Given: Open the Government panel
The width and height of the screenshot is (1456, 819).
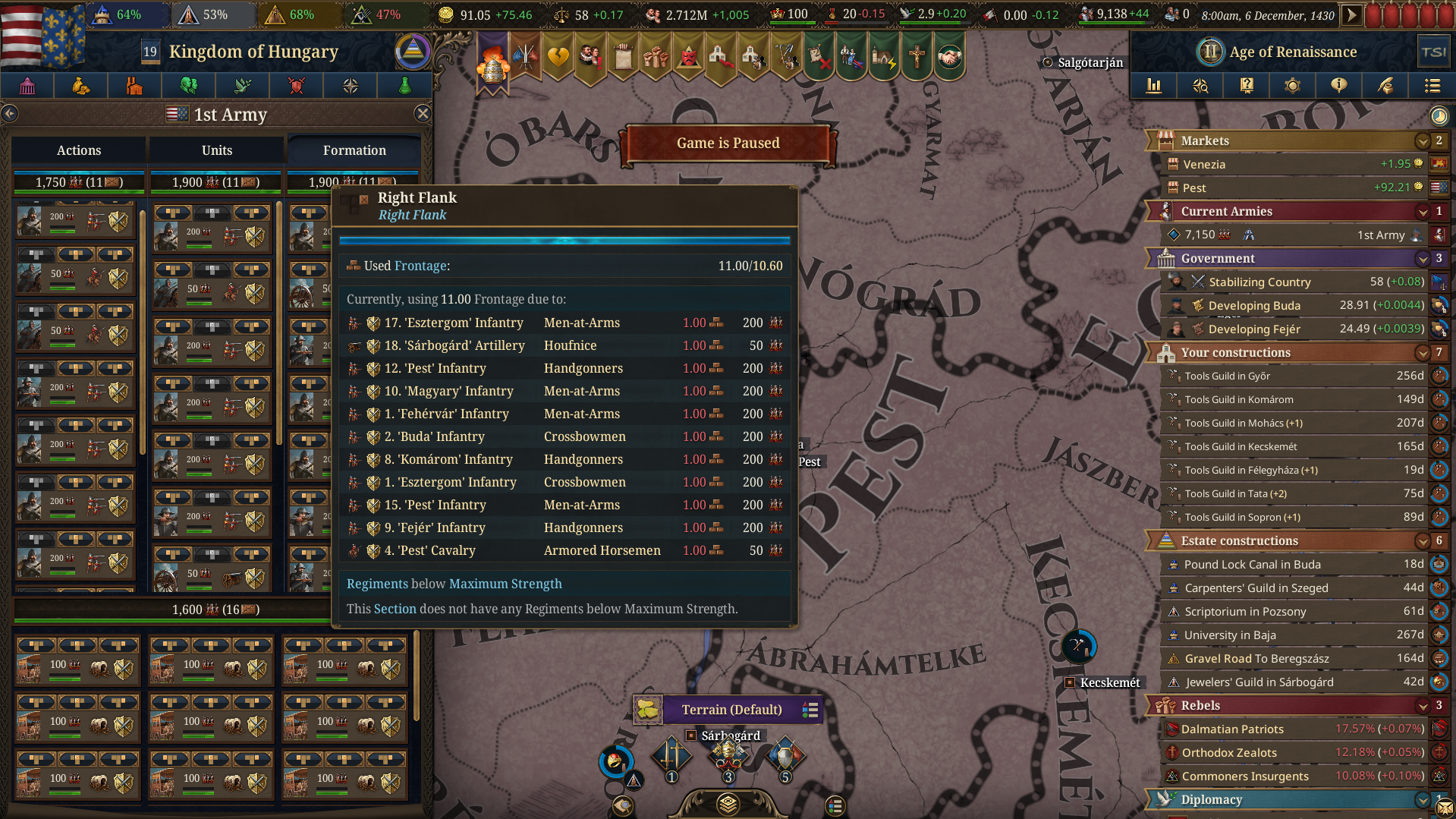Looking at the screenshot, I should 27,86.
